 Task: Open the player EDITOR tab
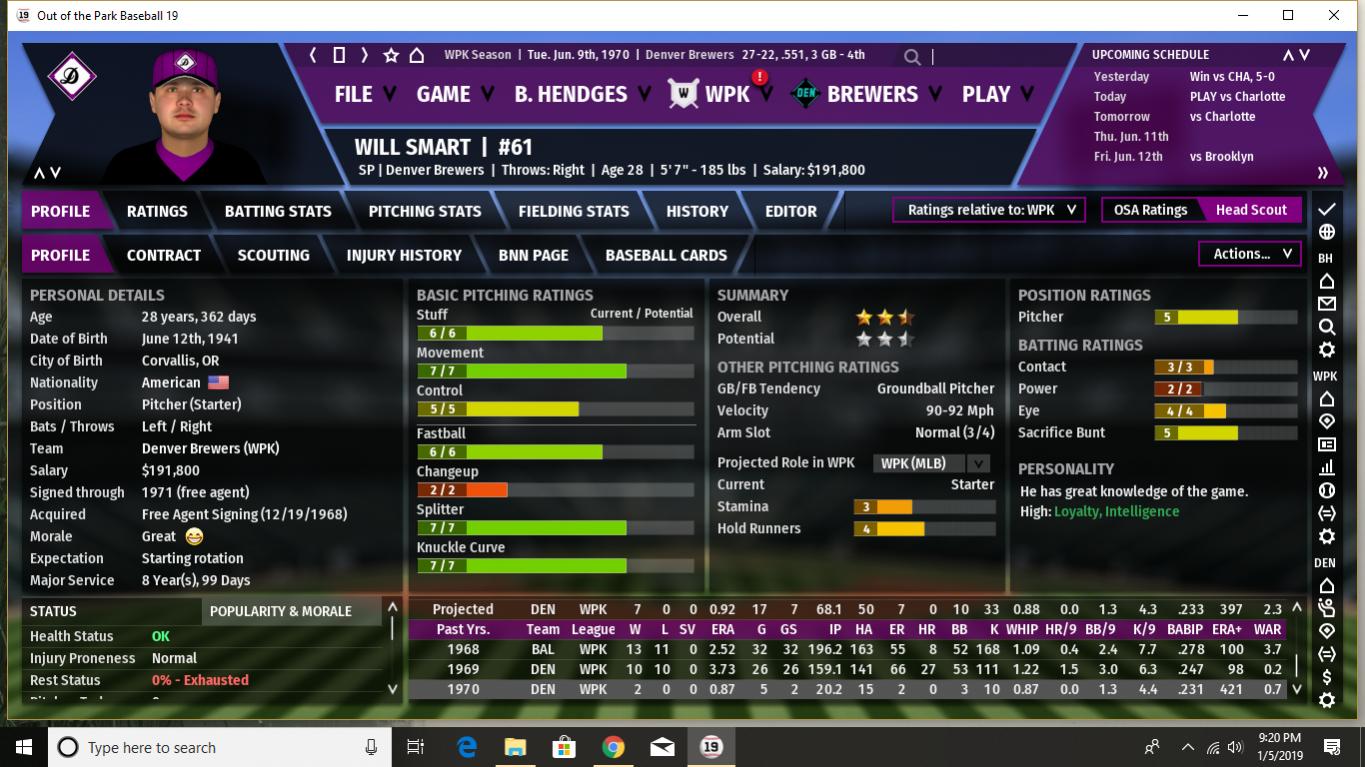tap(791, 211)
